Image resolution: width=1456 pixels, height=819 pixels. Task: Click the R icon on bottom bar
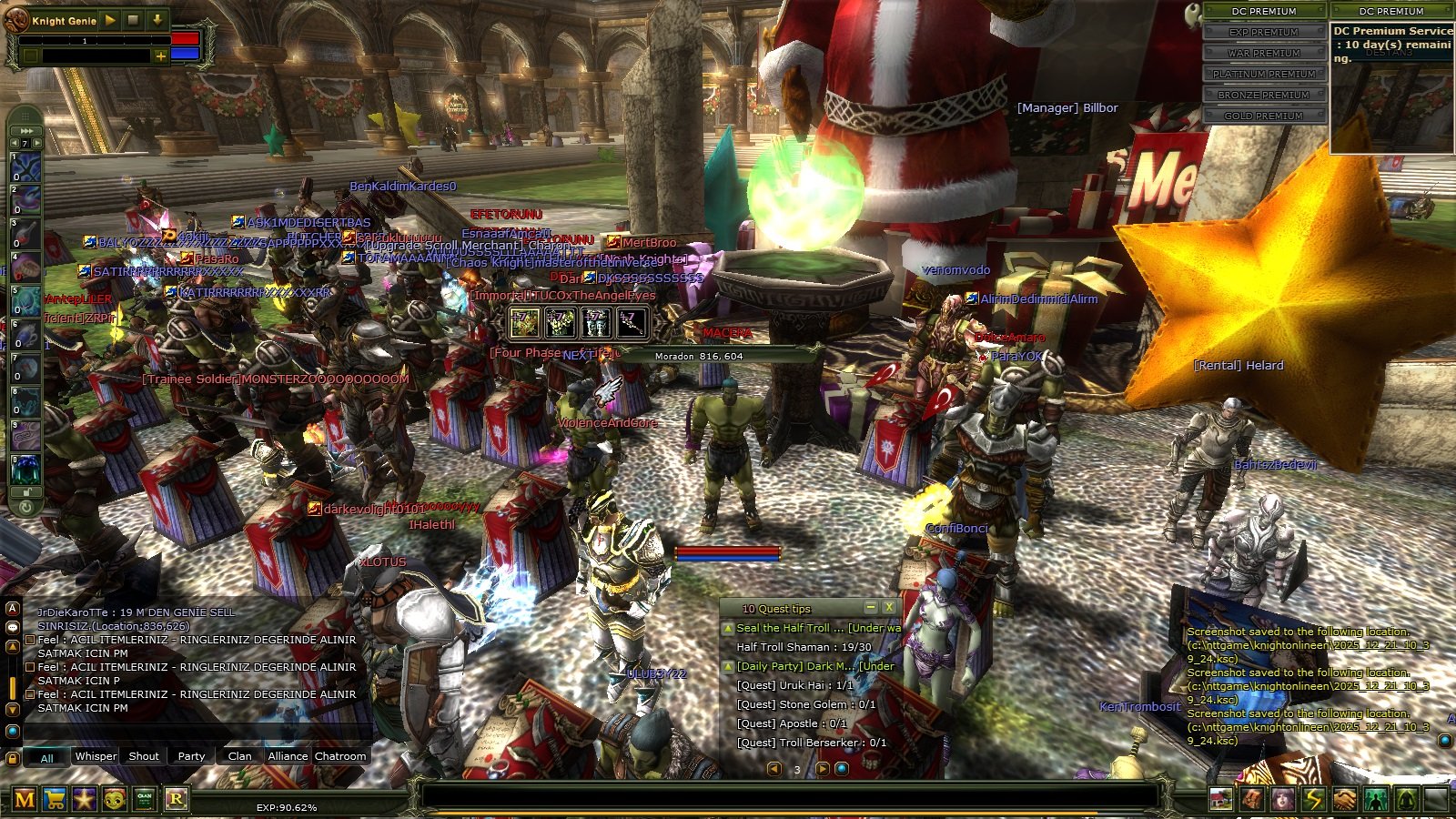click(176, 800)
